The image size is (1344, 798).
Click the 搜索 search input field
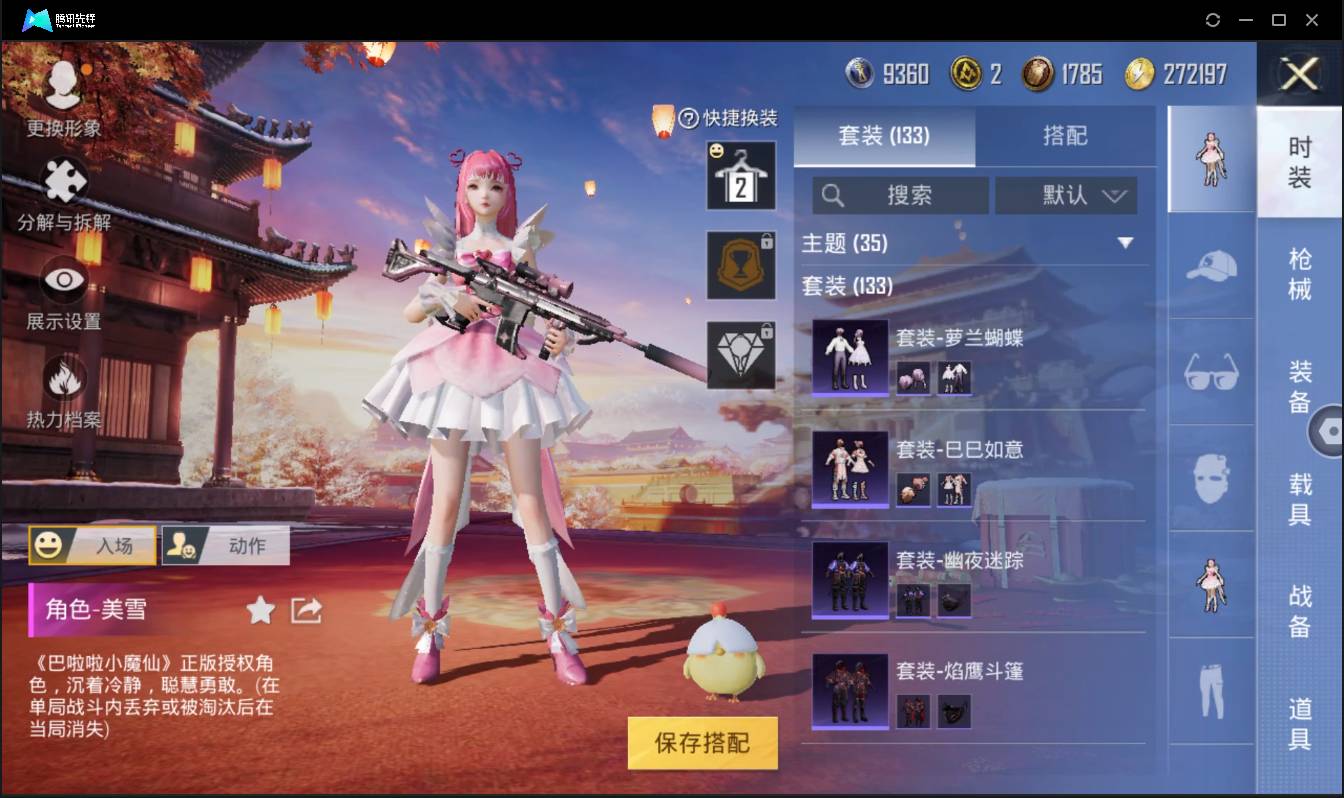pyautogui.click(x=900, y=195)
